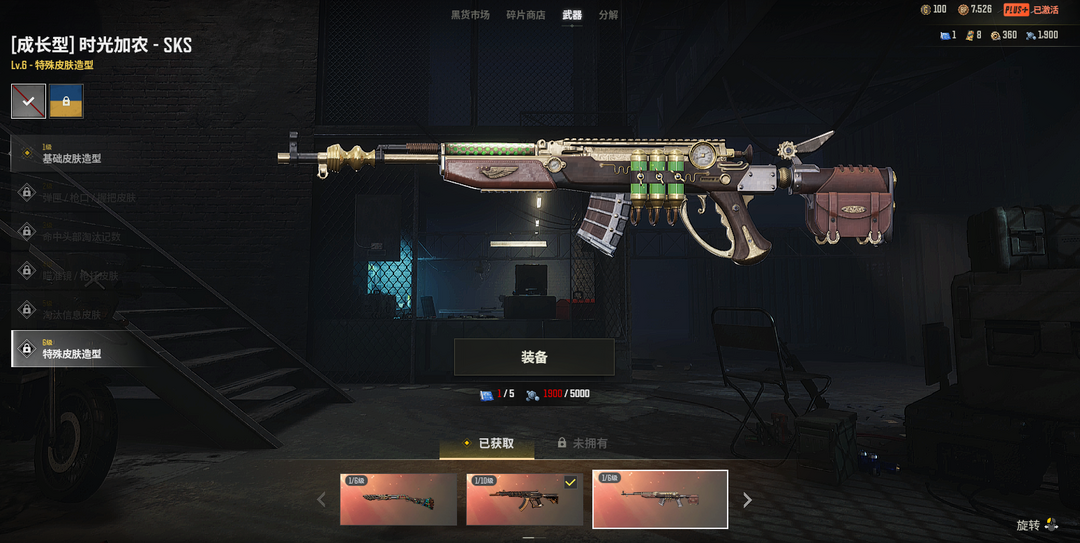This screenshot has width=1080, height=543.
Task: Go to the 分解 tab
Action: click(608, 15)
